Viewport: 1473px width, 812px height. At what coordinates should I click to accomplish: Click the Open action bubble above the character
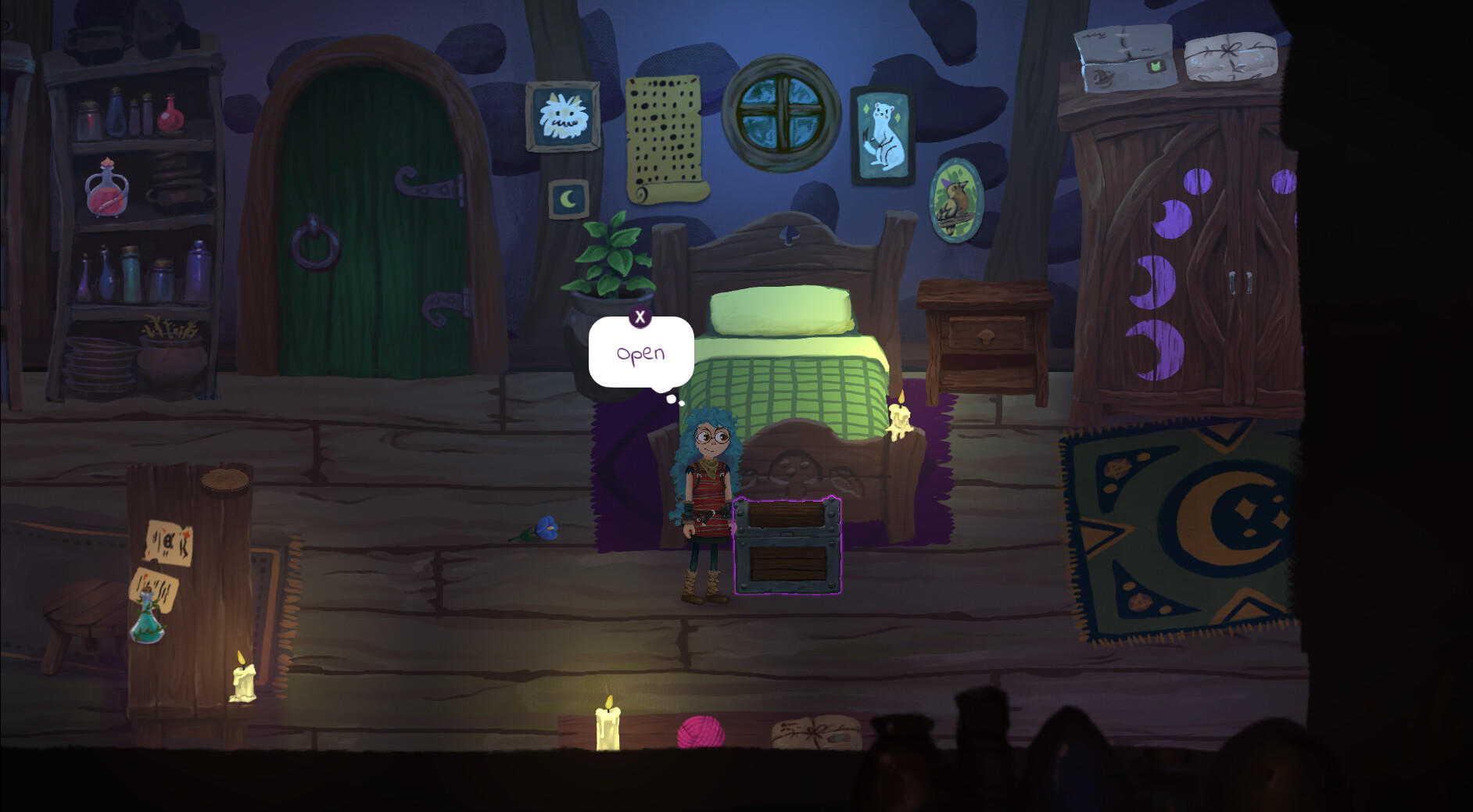(640, 353)
